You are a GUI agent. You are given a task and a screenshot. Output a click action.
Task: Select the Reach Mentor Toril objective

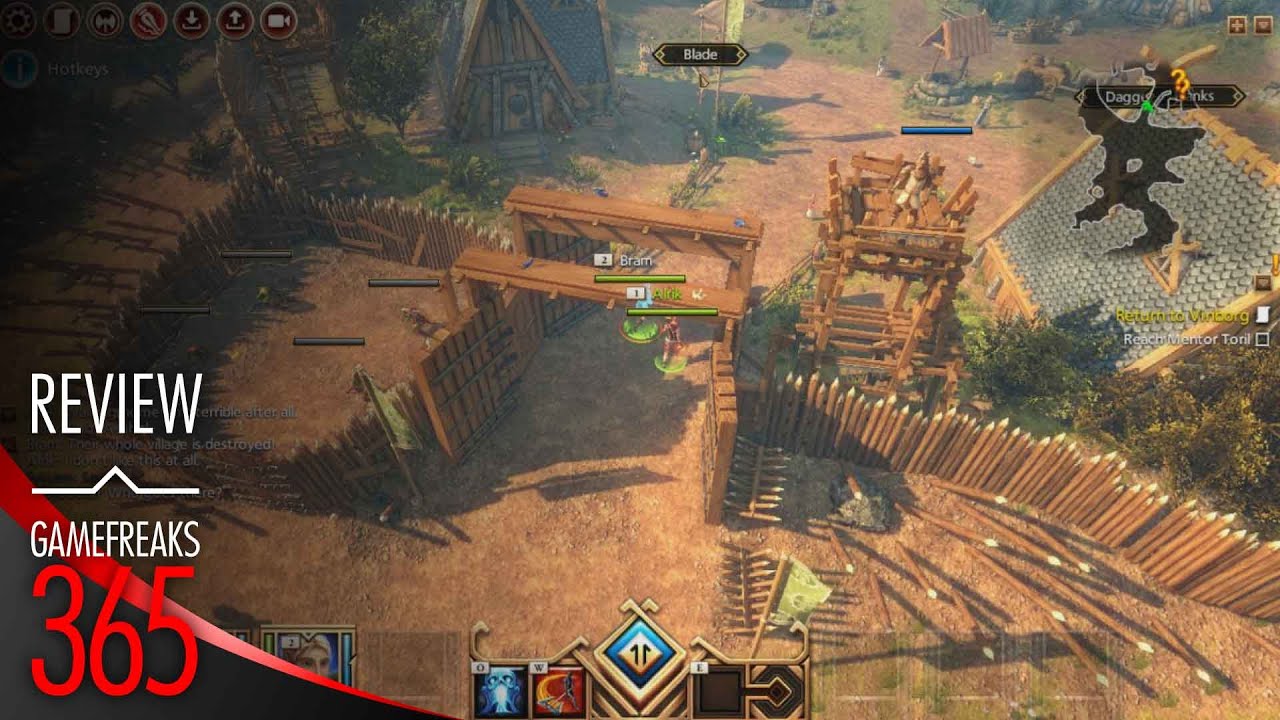point(1187,339)
